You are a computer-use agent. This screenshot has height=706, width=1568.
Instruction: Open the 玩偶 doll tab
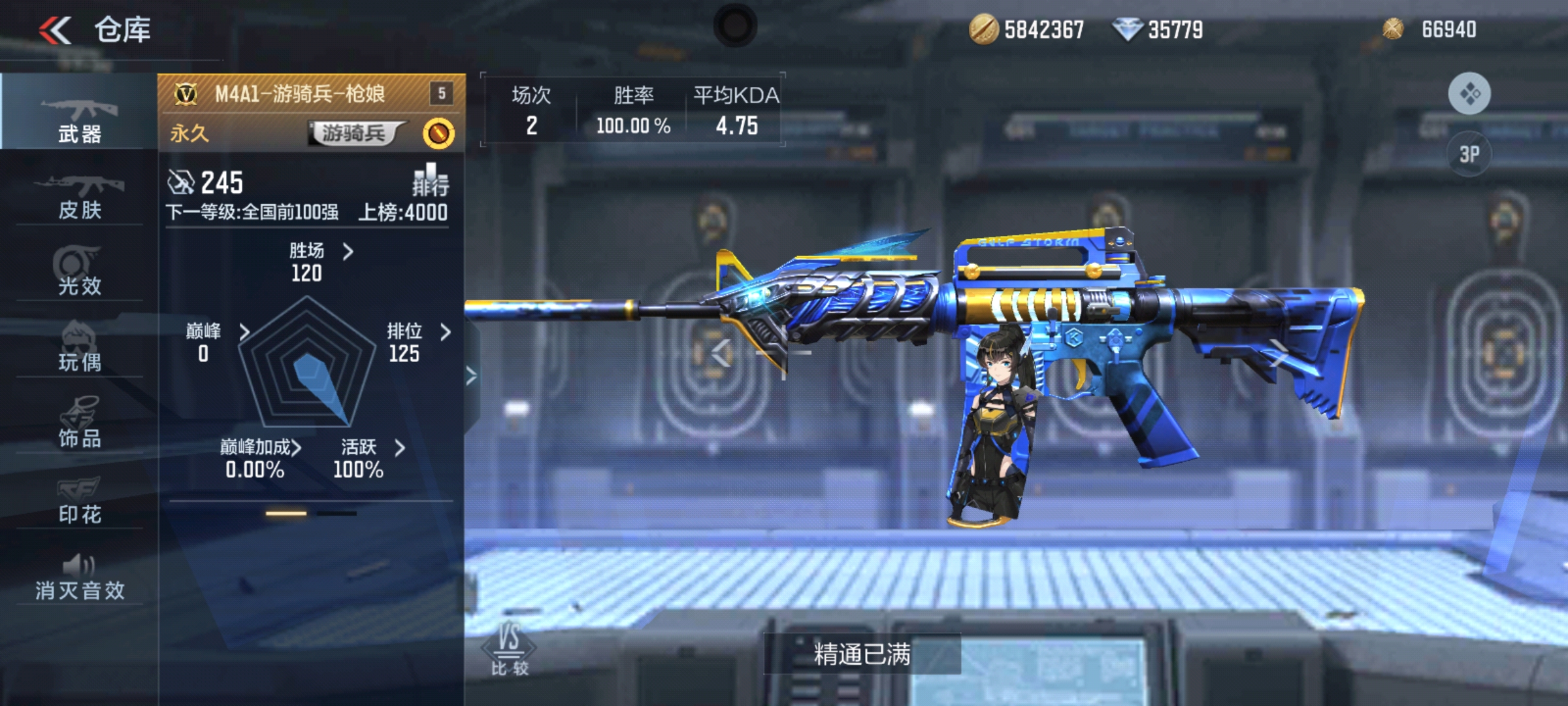tap(79, 347)
